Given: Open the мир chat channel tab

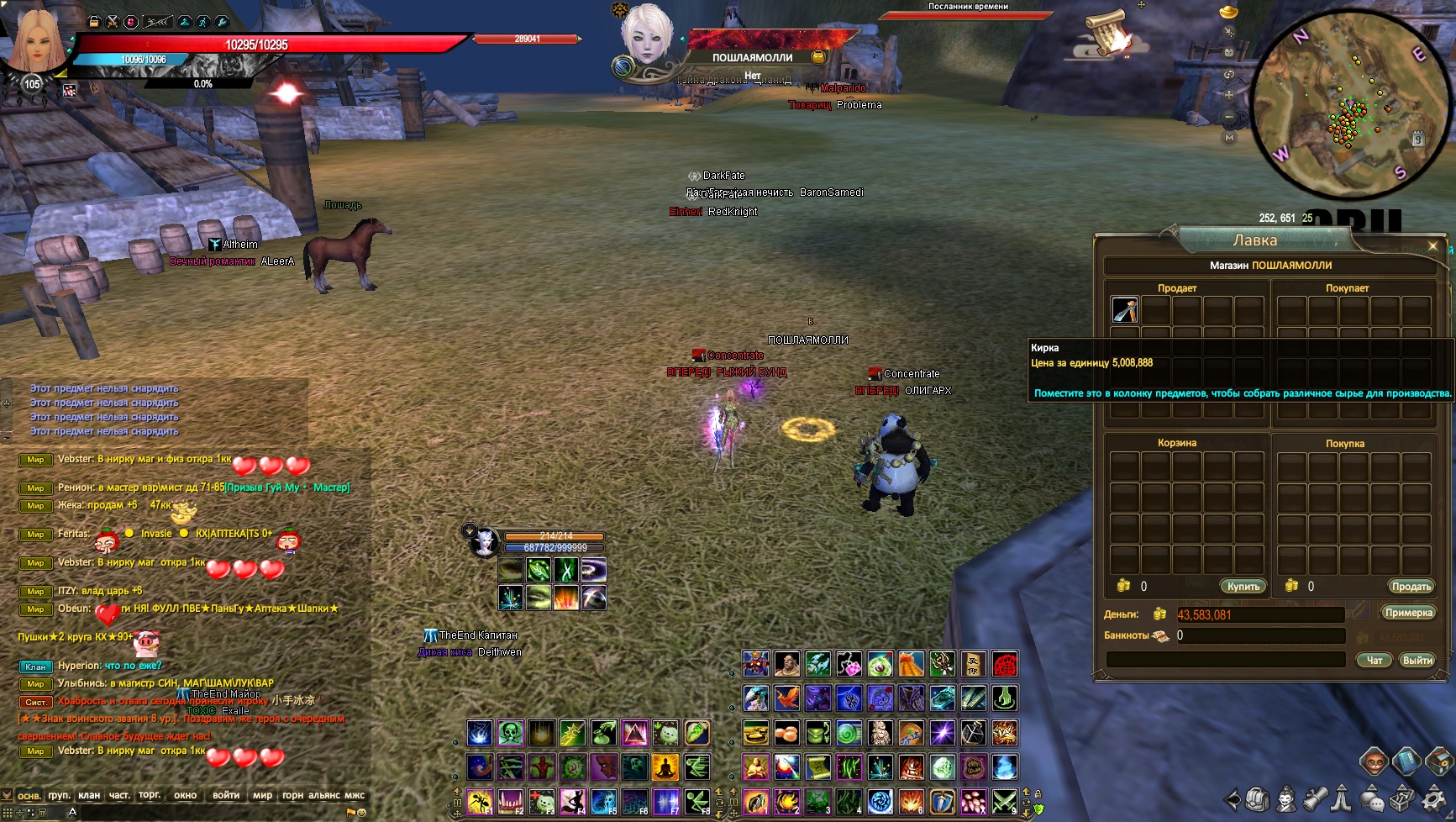Looking at the screenshot, I should 262,795.
